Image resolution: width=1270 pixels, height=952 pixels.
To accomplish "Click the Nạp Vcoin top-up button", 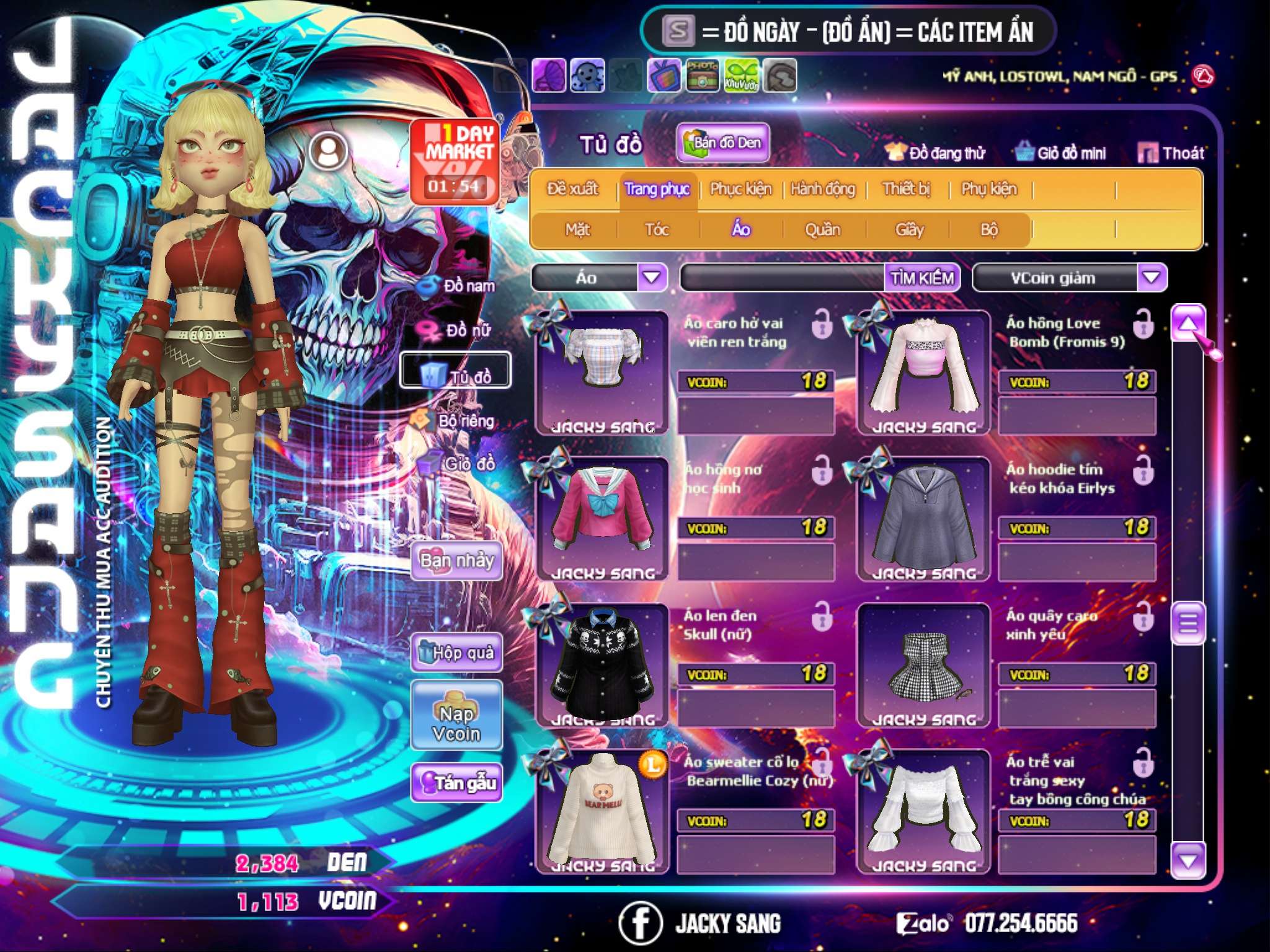I will (x=456, y=723).
